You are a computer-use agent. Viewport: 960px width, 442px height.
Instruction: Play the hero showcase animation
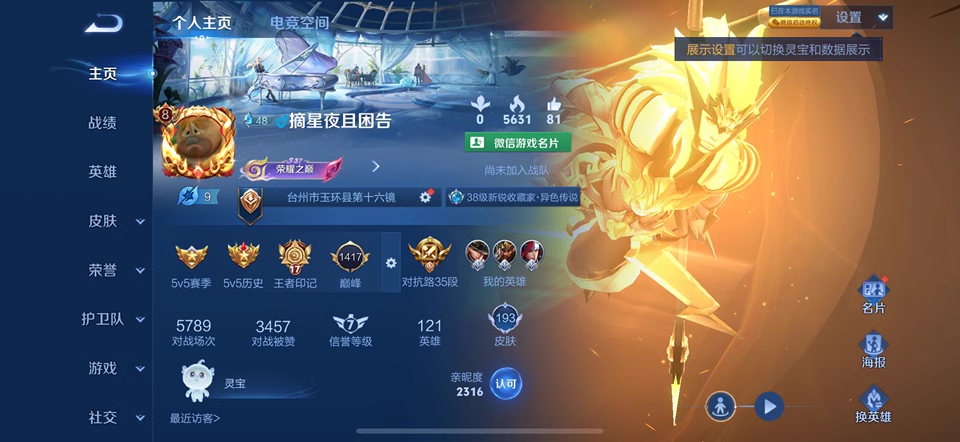tap(768, 406)
